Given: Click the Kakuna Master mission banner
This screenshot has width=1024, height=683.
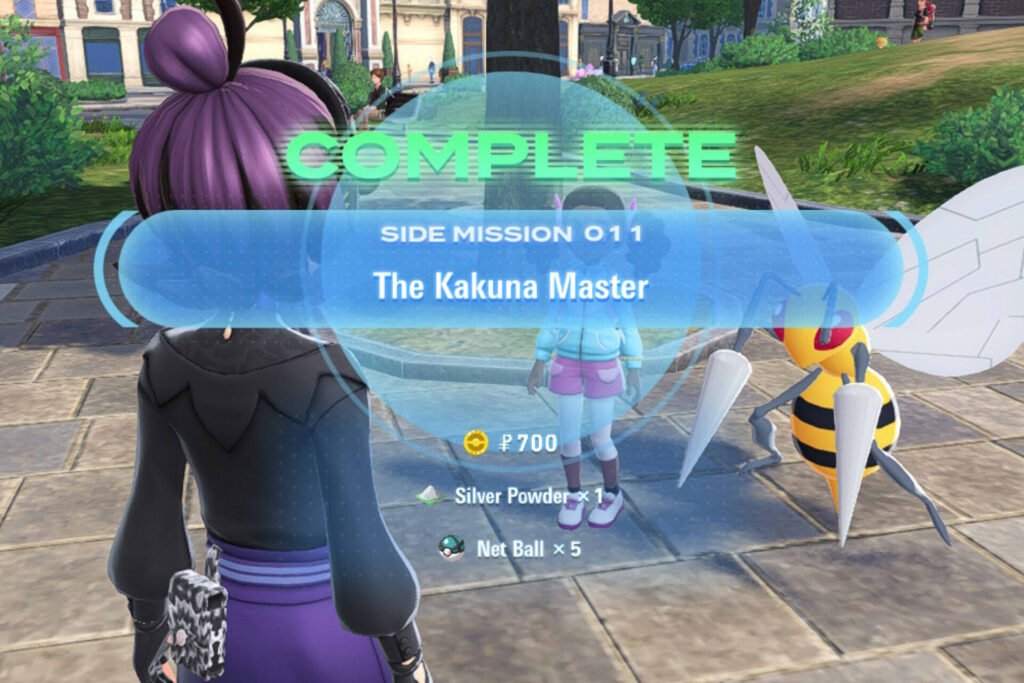Looking at the screenshot, I should click(x=511, y=268).
